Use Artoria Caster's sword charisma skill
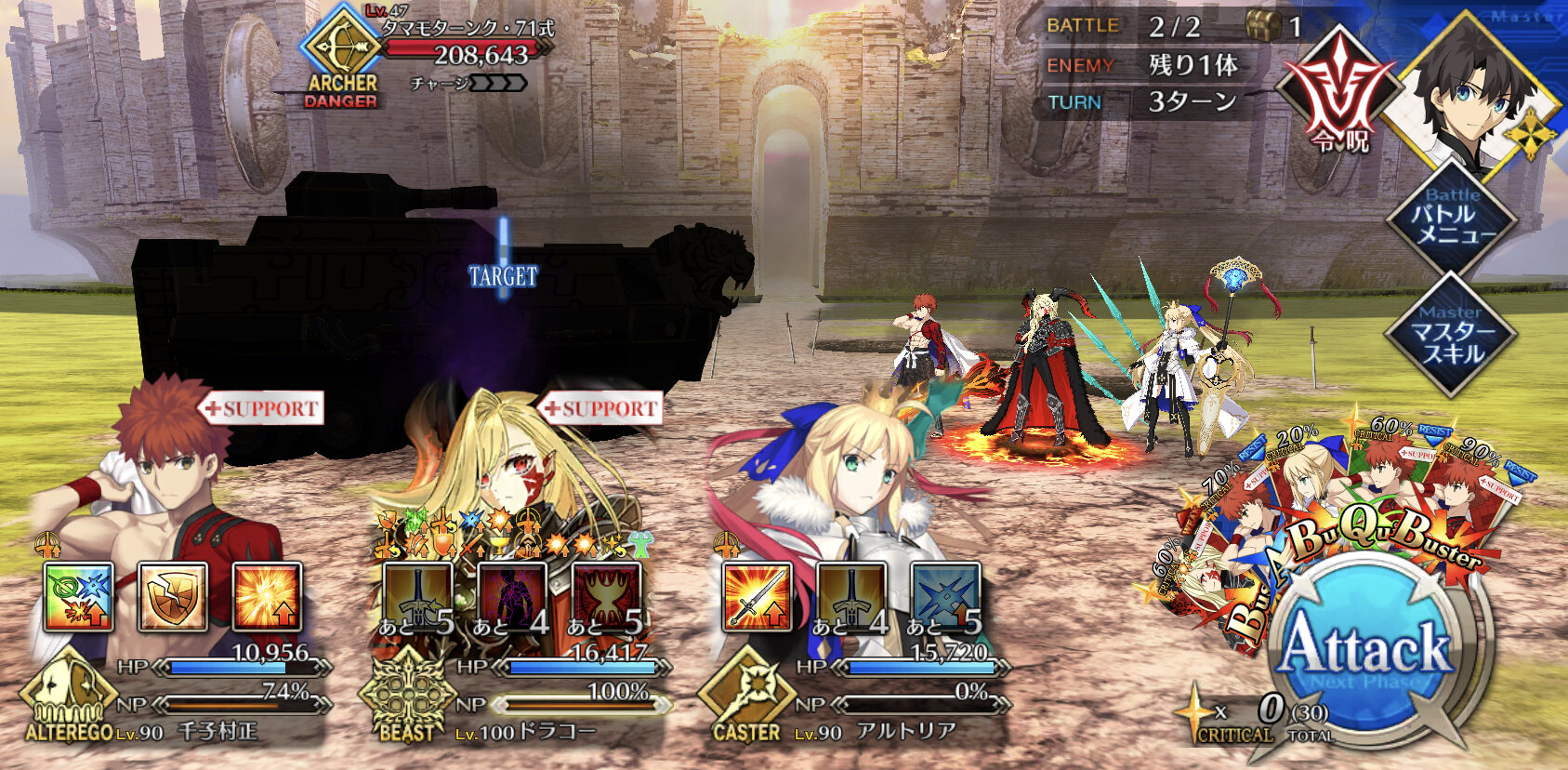 coord(758,596)
